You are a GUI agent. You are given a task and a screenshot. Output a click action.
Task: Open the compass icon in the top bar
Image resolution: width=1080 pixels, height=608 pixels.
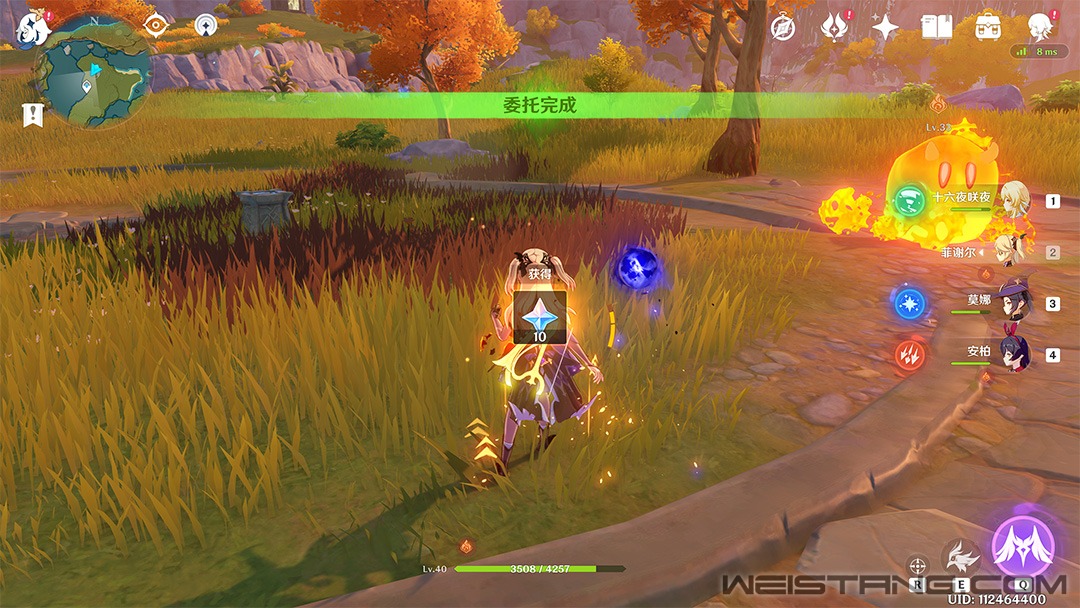point(783,28)
